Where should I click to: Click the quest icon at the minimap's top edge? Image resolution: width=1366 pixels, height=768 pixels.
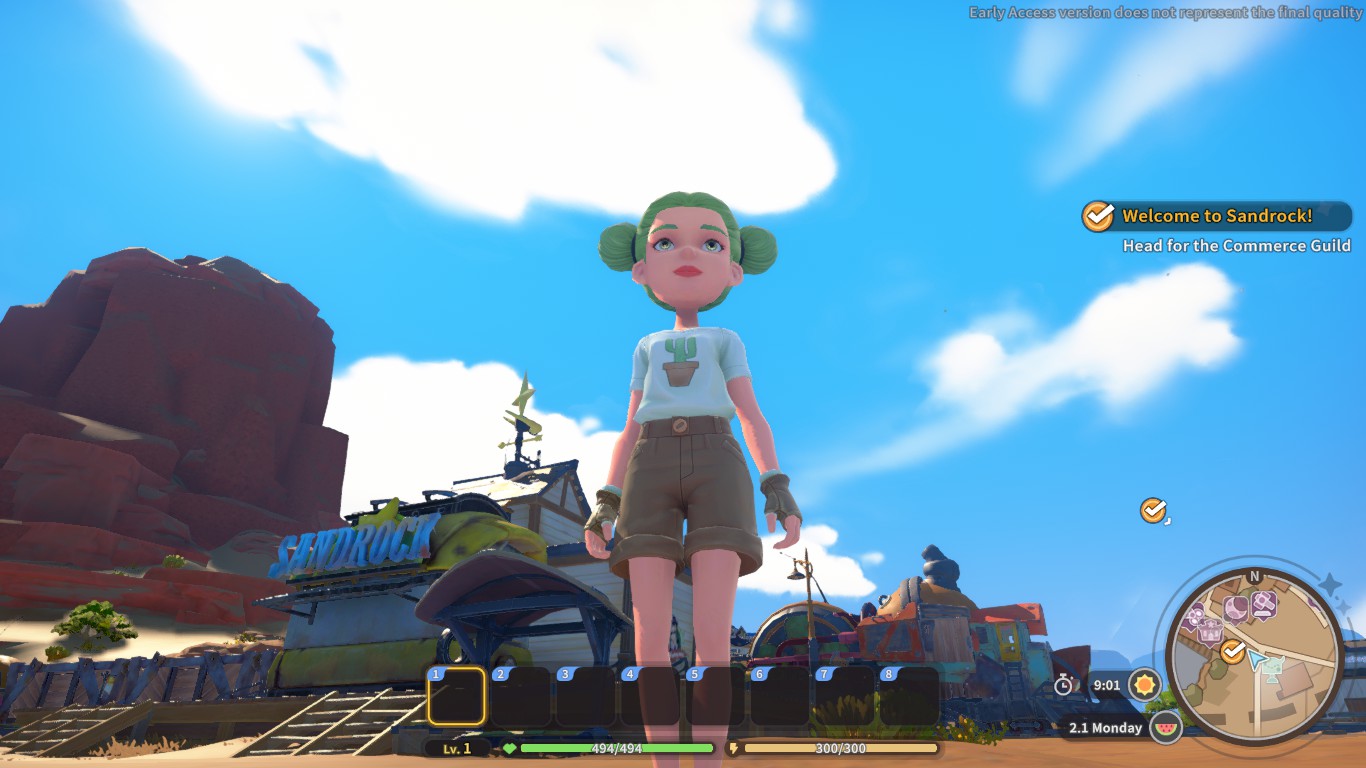click(1262, 602)
